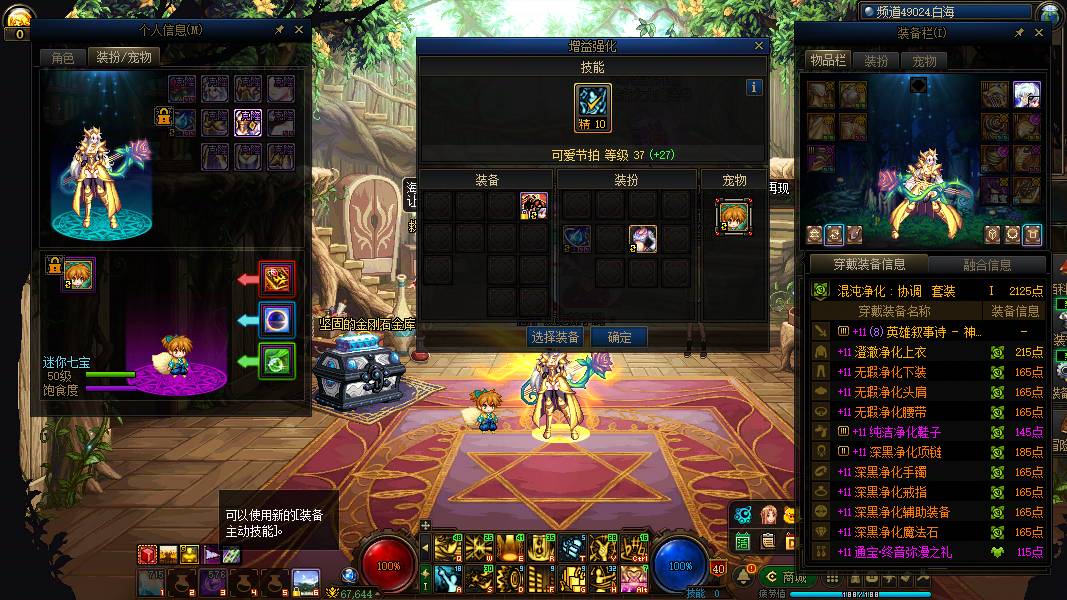This screenshot has width=1067, height=600.
Task: Open the 装扮 tab in equipment panel
Action: [876, 61]
